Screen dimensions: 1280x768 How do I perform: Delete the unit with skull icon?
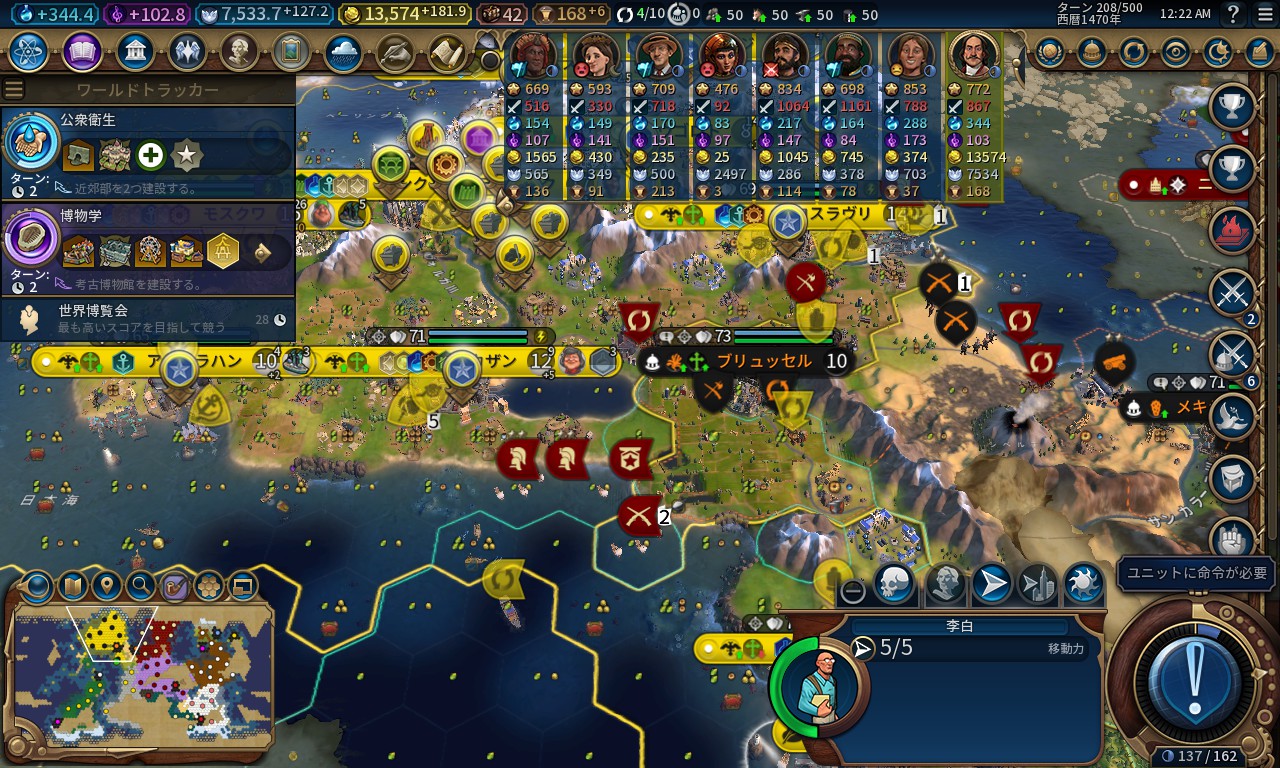point(893,584)
